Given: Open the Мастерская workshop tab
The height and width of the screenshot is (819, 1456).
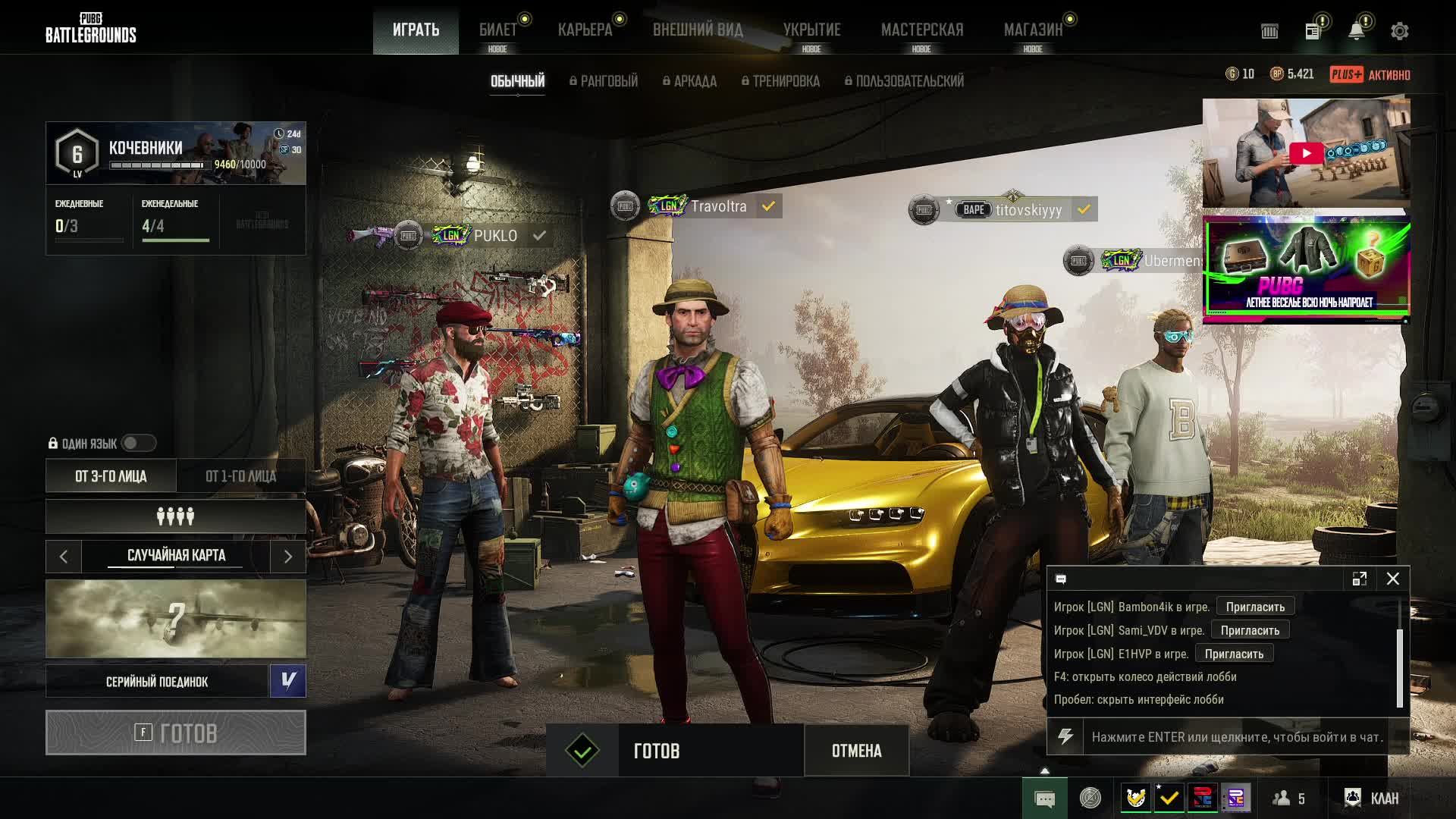Looking at the screenshot, I should pos(921,30).
